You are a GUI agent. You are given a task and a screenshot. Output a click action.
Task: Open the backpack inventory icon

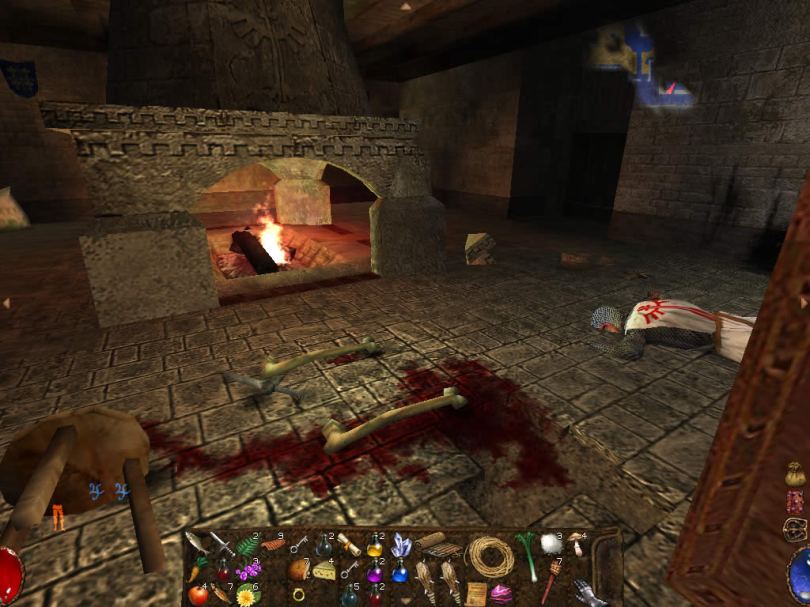(x=795, y=530)
